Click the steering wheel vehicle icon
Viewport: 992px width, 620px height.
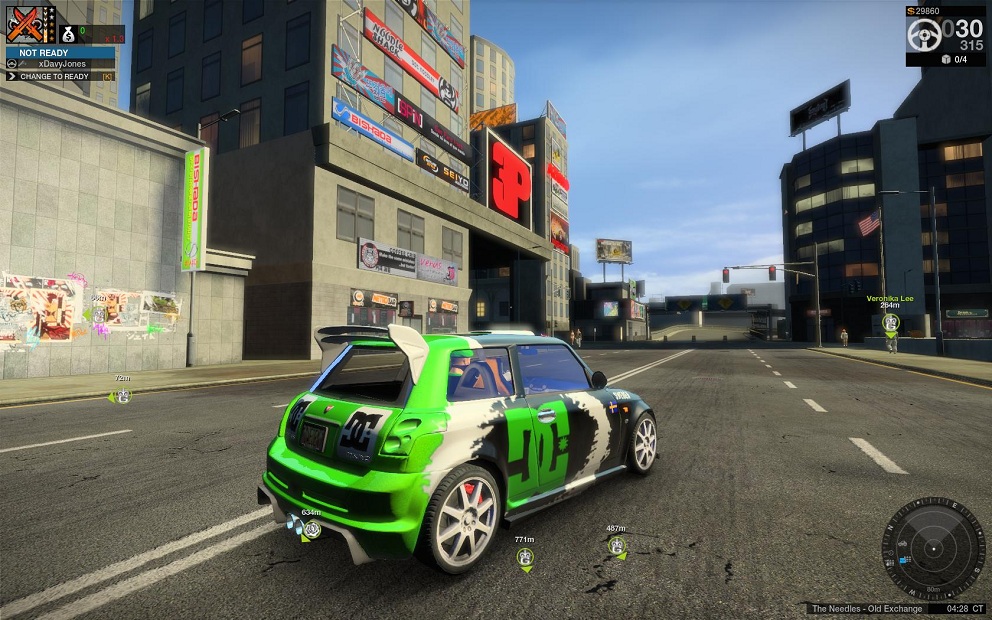[x=924, y=35]
